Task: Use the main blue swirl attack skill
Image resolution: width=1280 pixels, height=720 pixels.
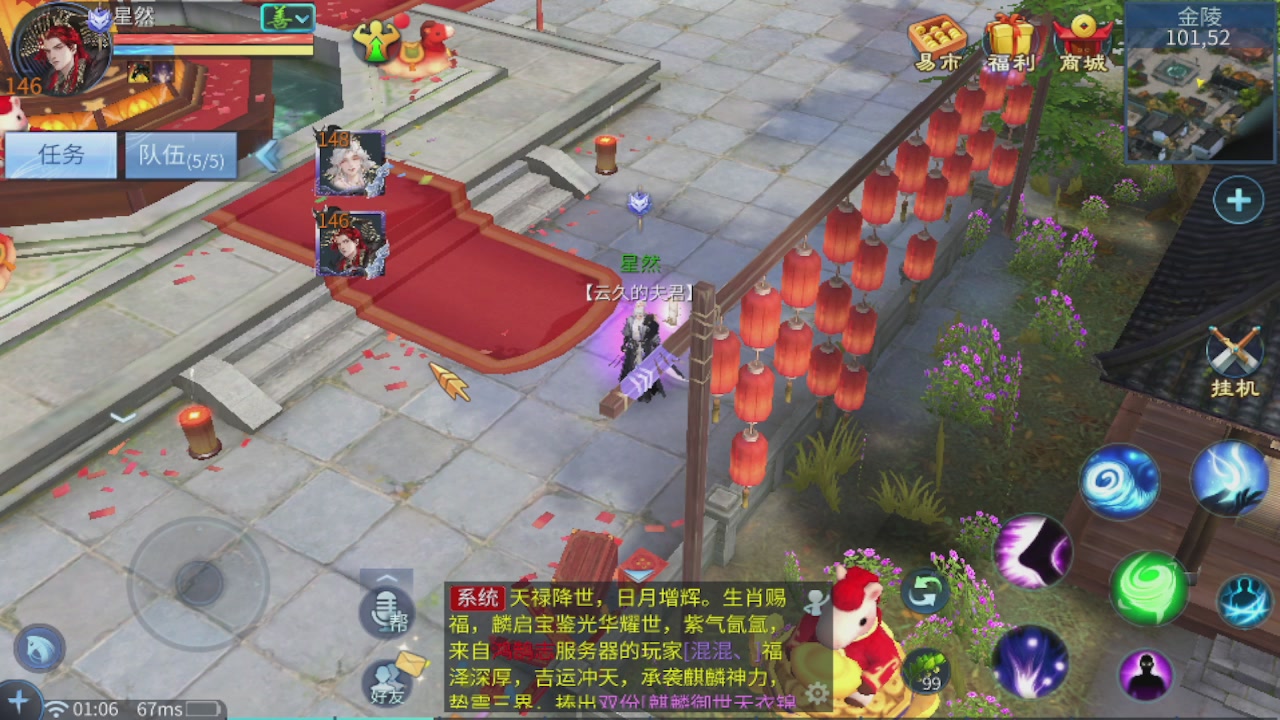Action: 1118,480
